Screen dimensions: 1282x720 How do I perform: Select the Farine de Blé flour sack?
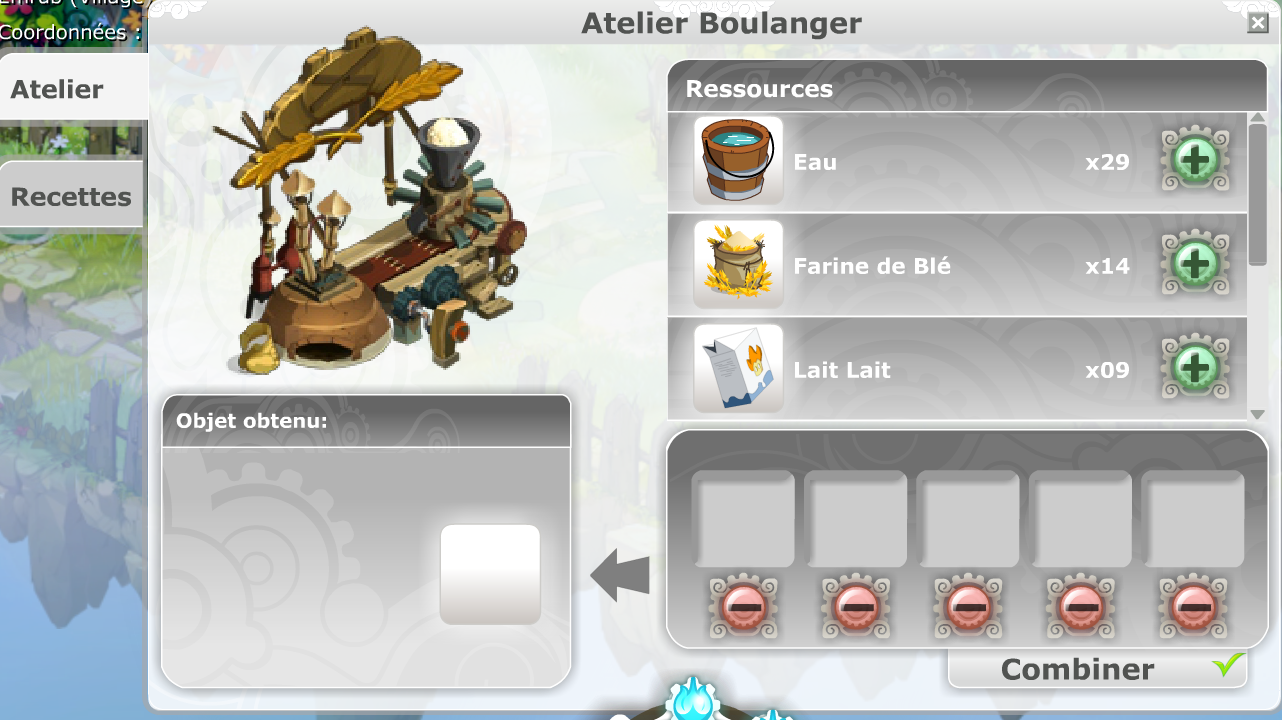(x=738, y=265)
